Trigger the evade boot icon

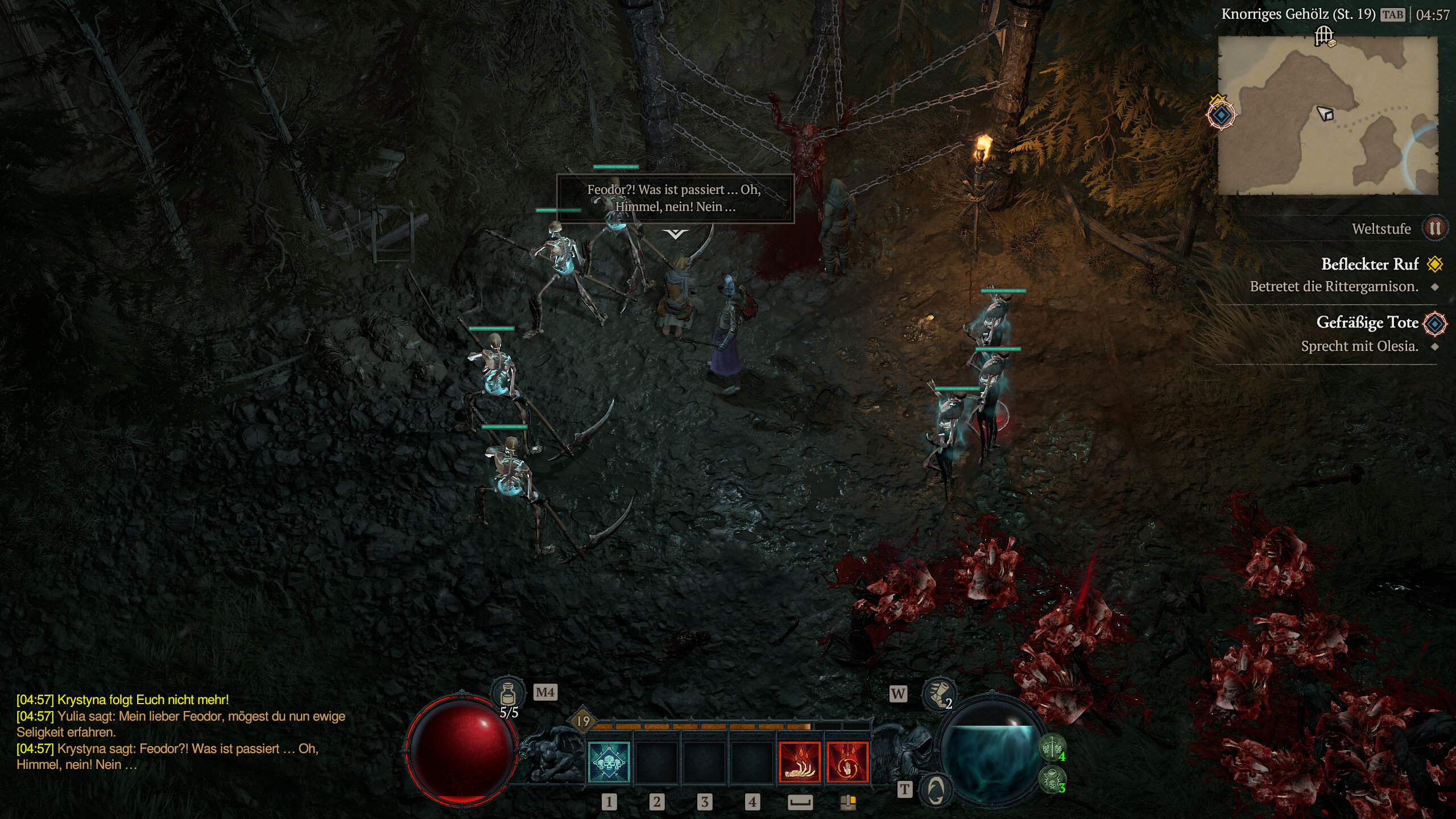[937, 694]
